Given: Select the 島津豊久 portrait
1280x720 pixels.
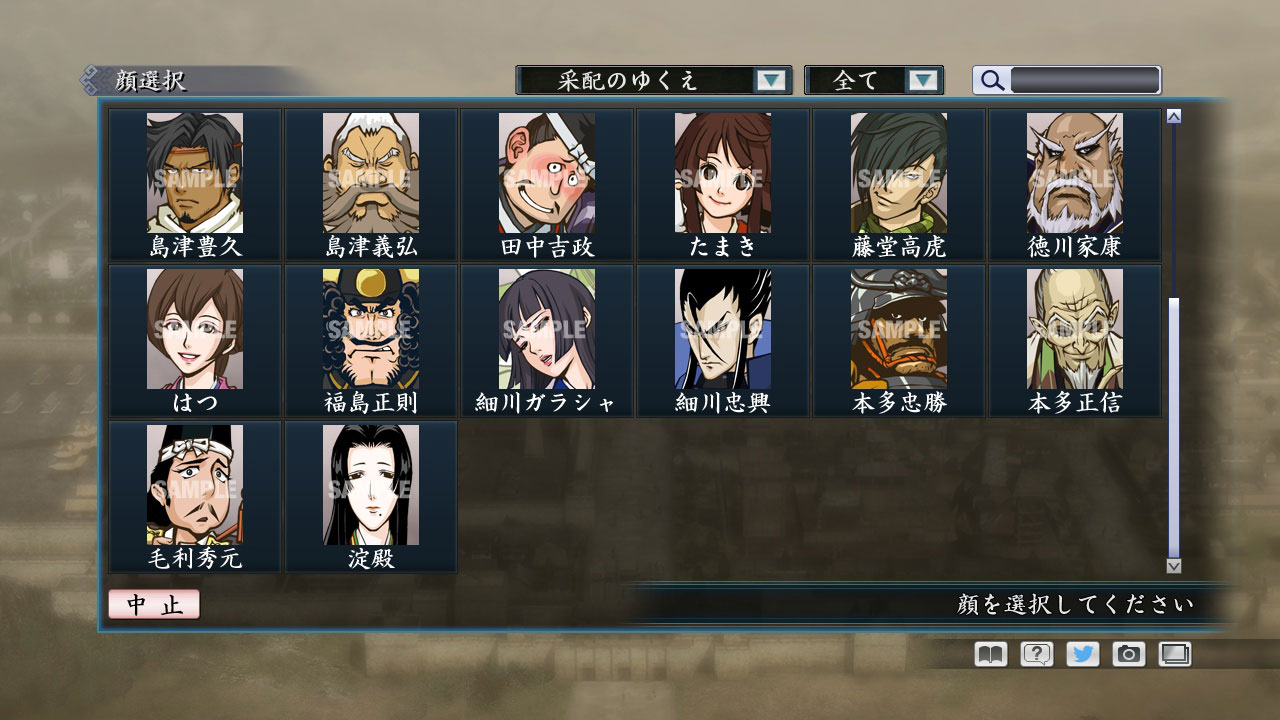Looking at the screenshot, I should [x=194, y=175].
